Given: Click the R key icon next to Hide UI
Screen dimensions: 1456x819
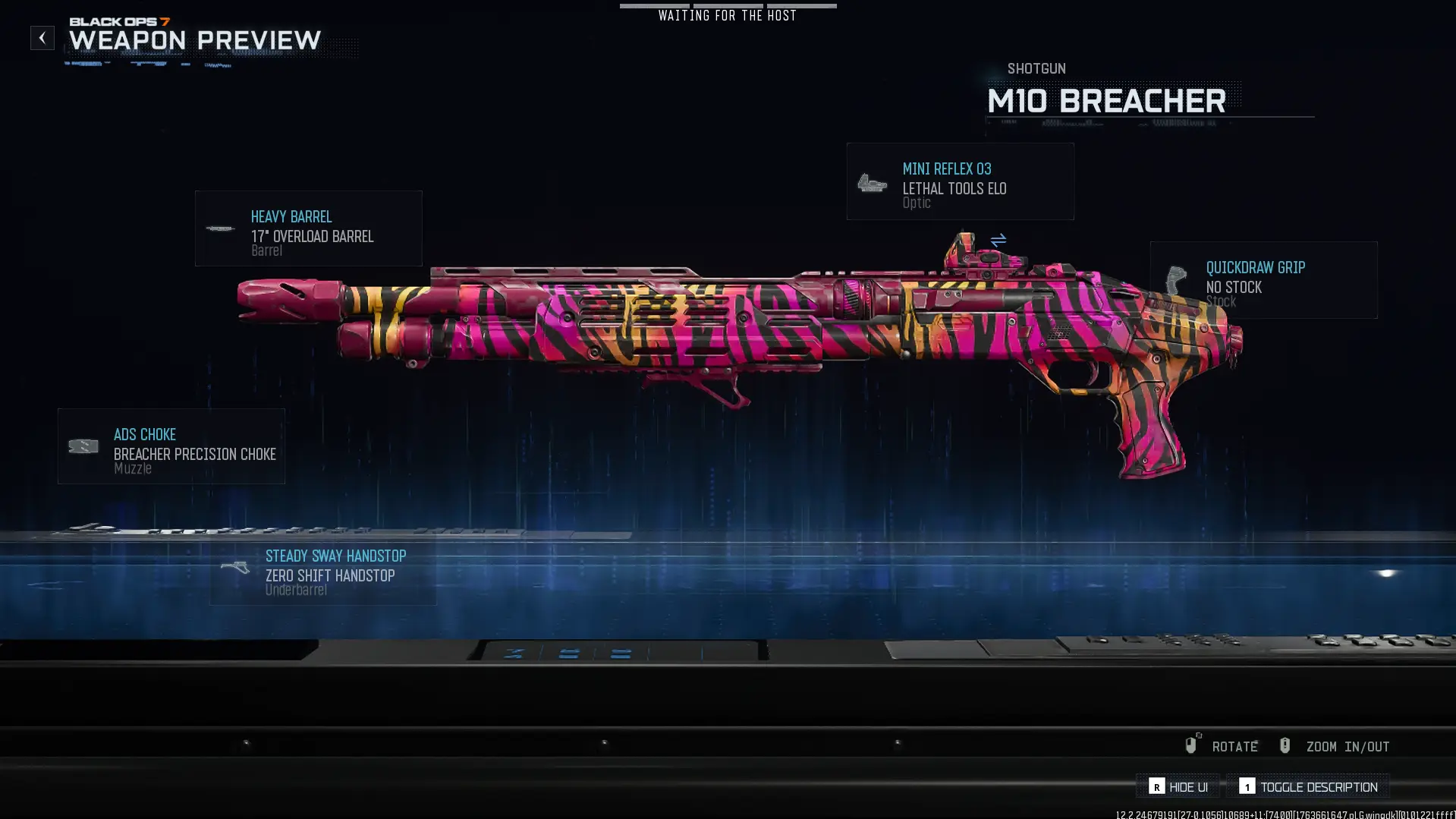Looking at the screenshot, I should 1156,786.
